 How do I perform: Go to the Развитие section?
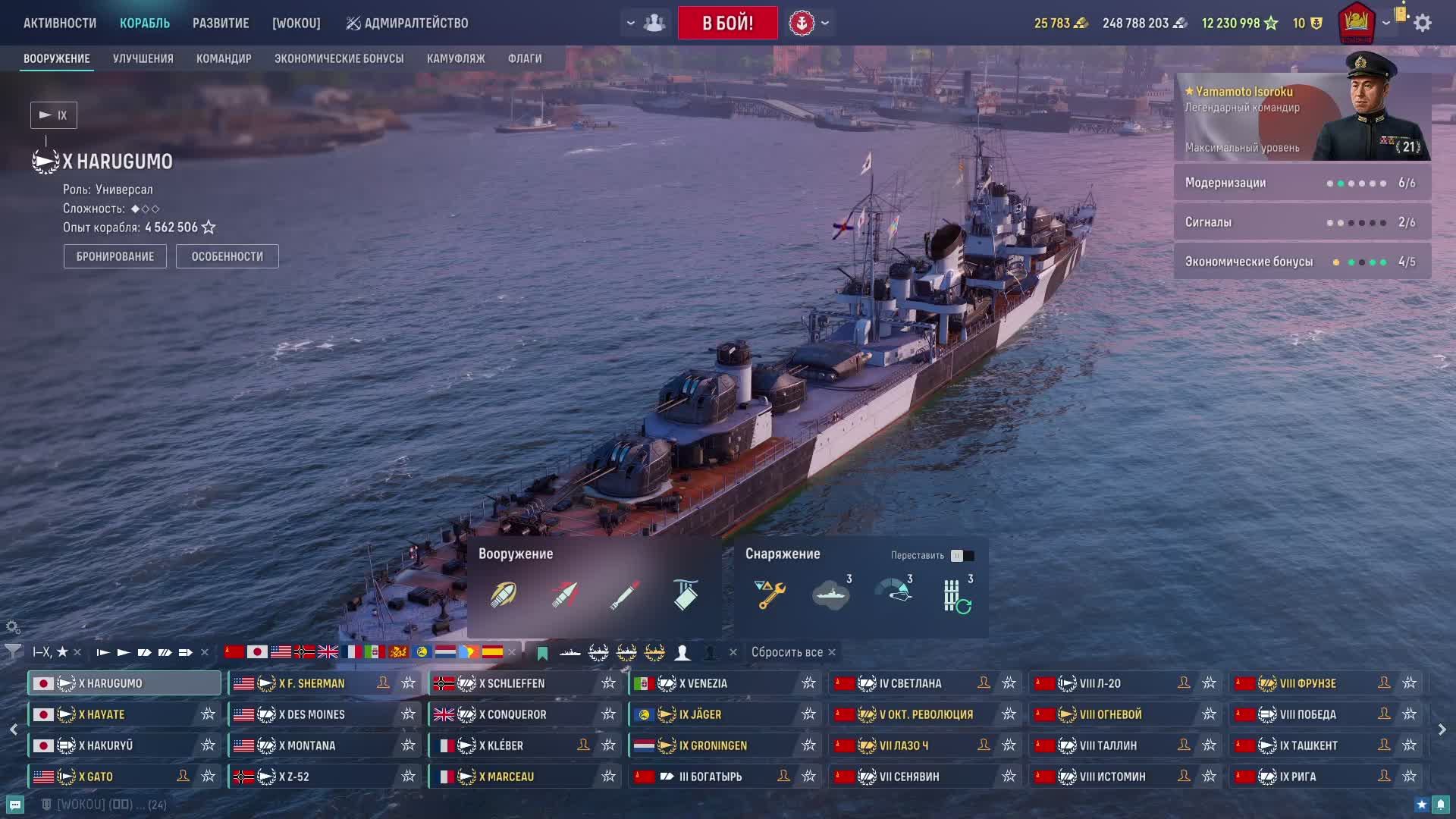[x=221, y=23]
